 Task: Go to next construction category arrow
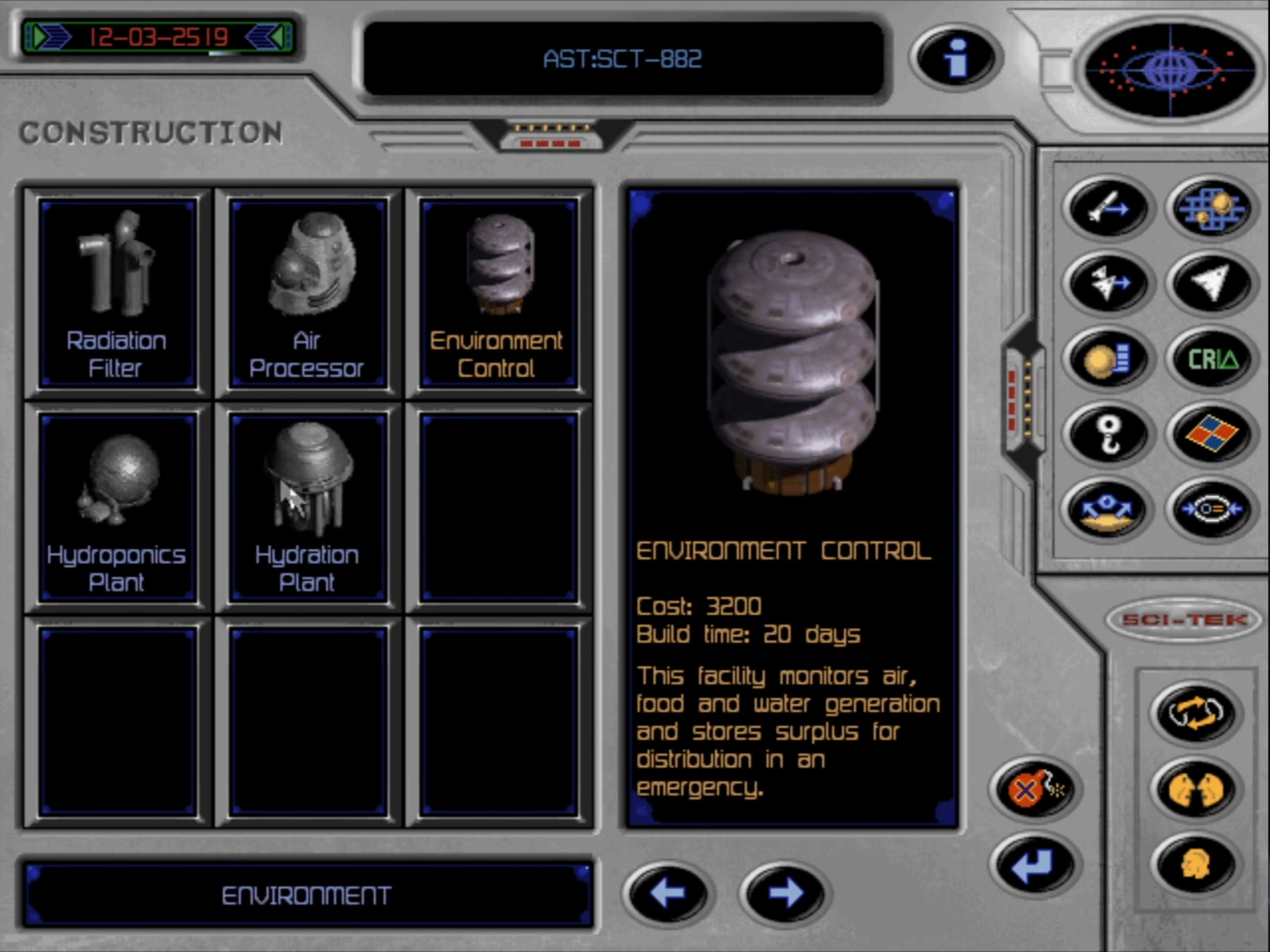pos(784,893)
